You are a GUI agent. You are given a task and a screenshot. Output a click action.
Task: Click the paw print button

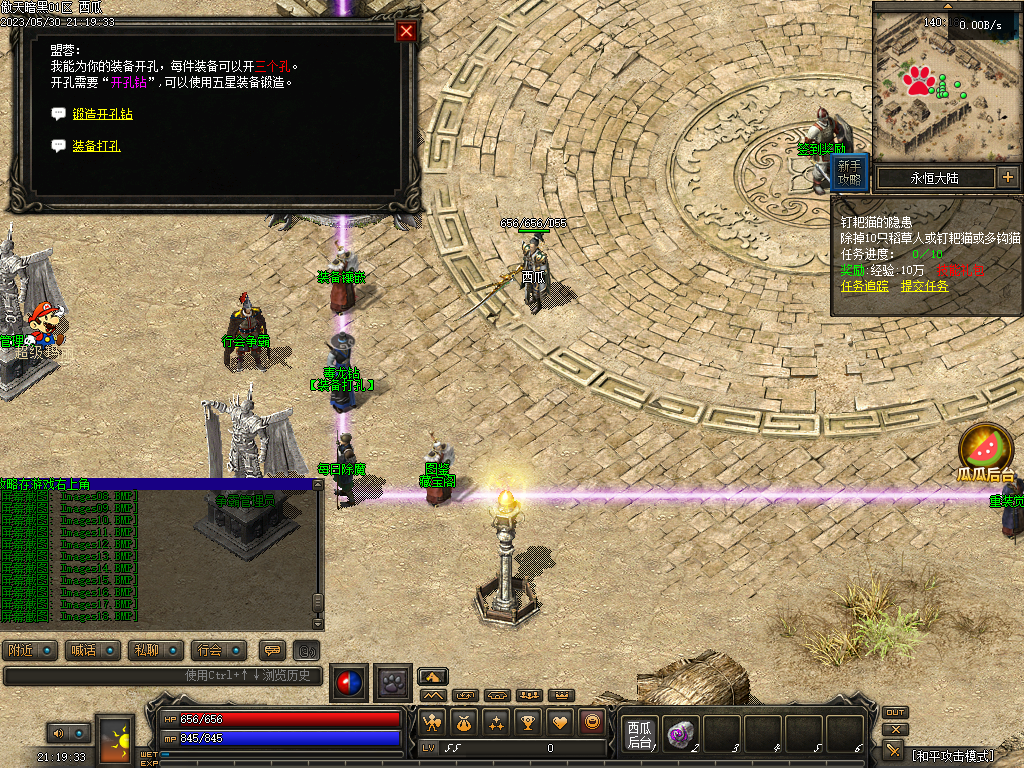[393, 683]
